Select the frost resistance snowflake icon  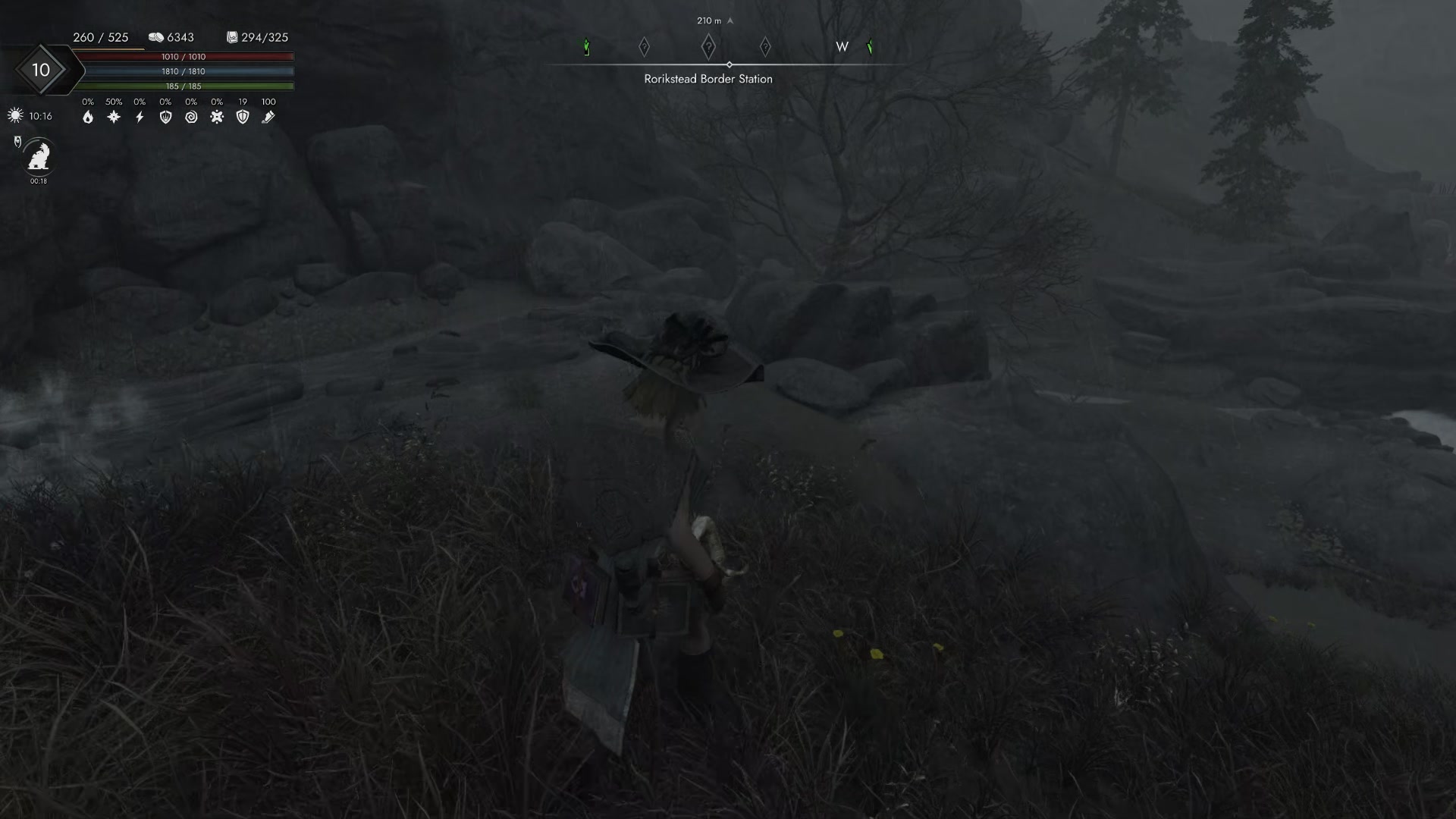click(x=114, y=117)
